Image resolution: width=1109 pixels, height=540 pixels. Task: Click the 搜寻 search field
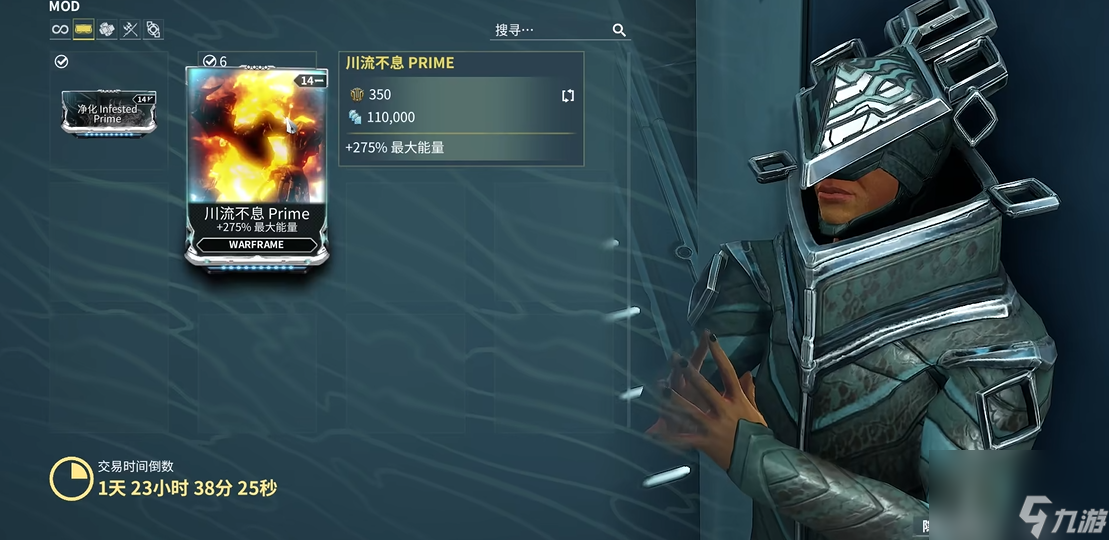click(550, 30)
